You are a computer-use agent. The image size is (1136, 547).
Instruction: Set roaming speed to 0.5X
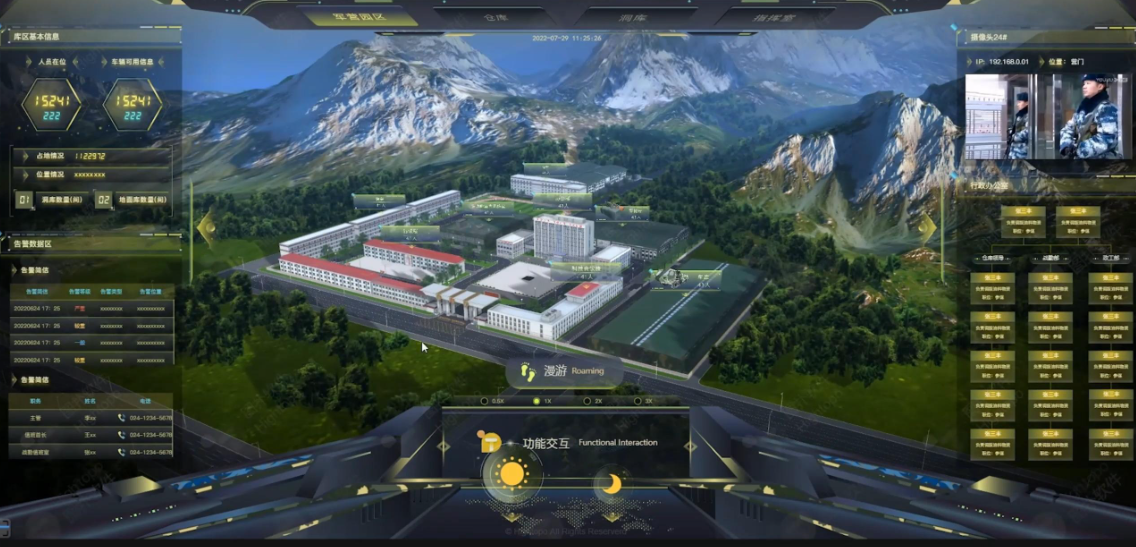point(484,401)
